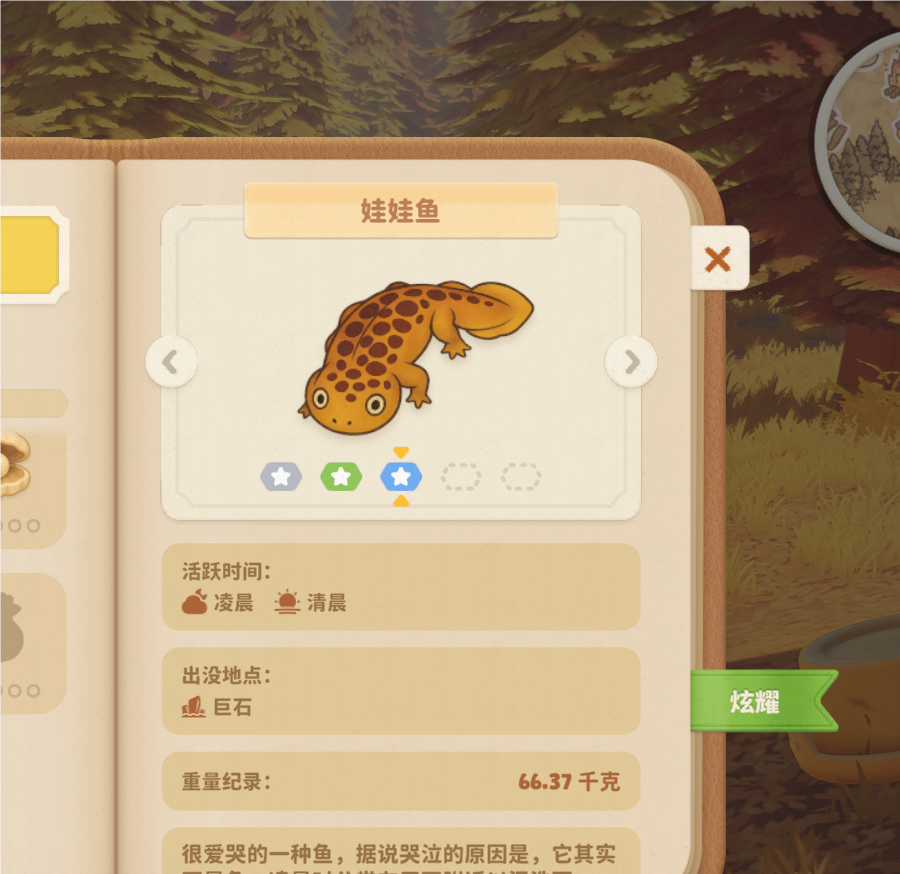The width and height of the screenshot is (900, 874).
Task: Select the gray star rarity badge
Action: (x=281, y=477)
